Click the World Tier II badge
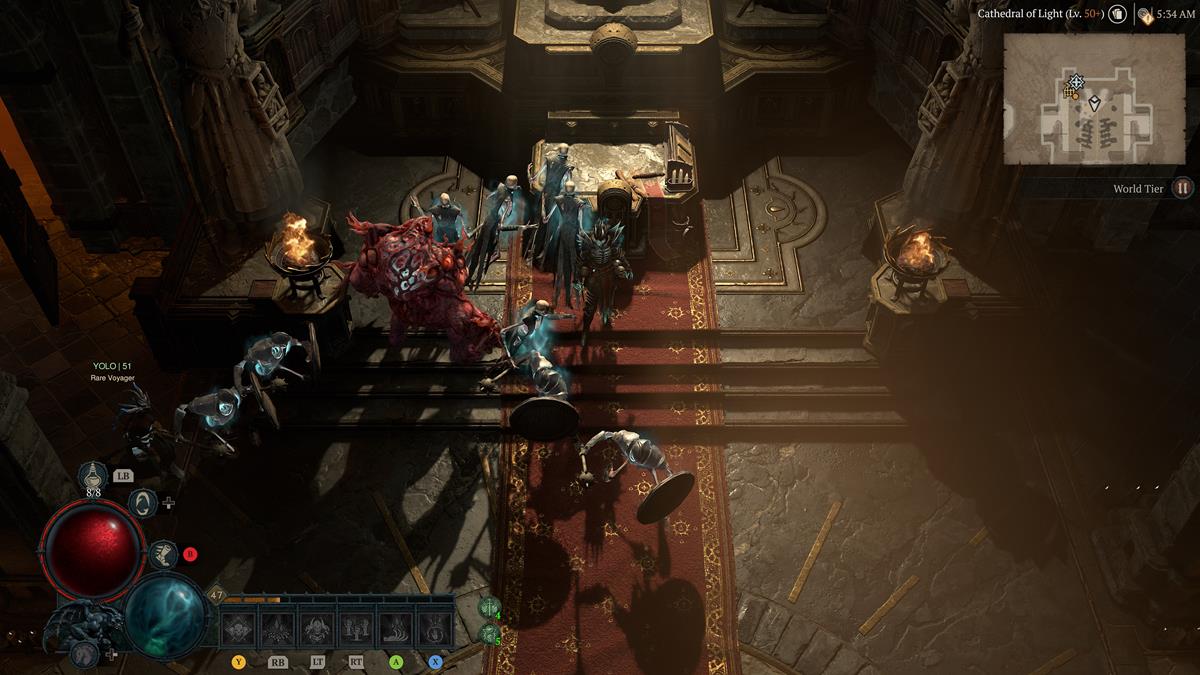 click(1183, 188)
